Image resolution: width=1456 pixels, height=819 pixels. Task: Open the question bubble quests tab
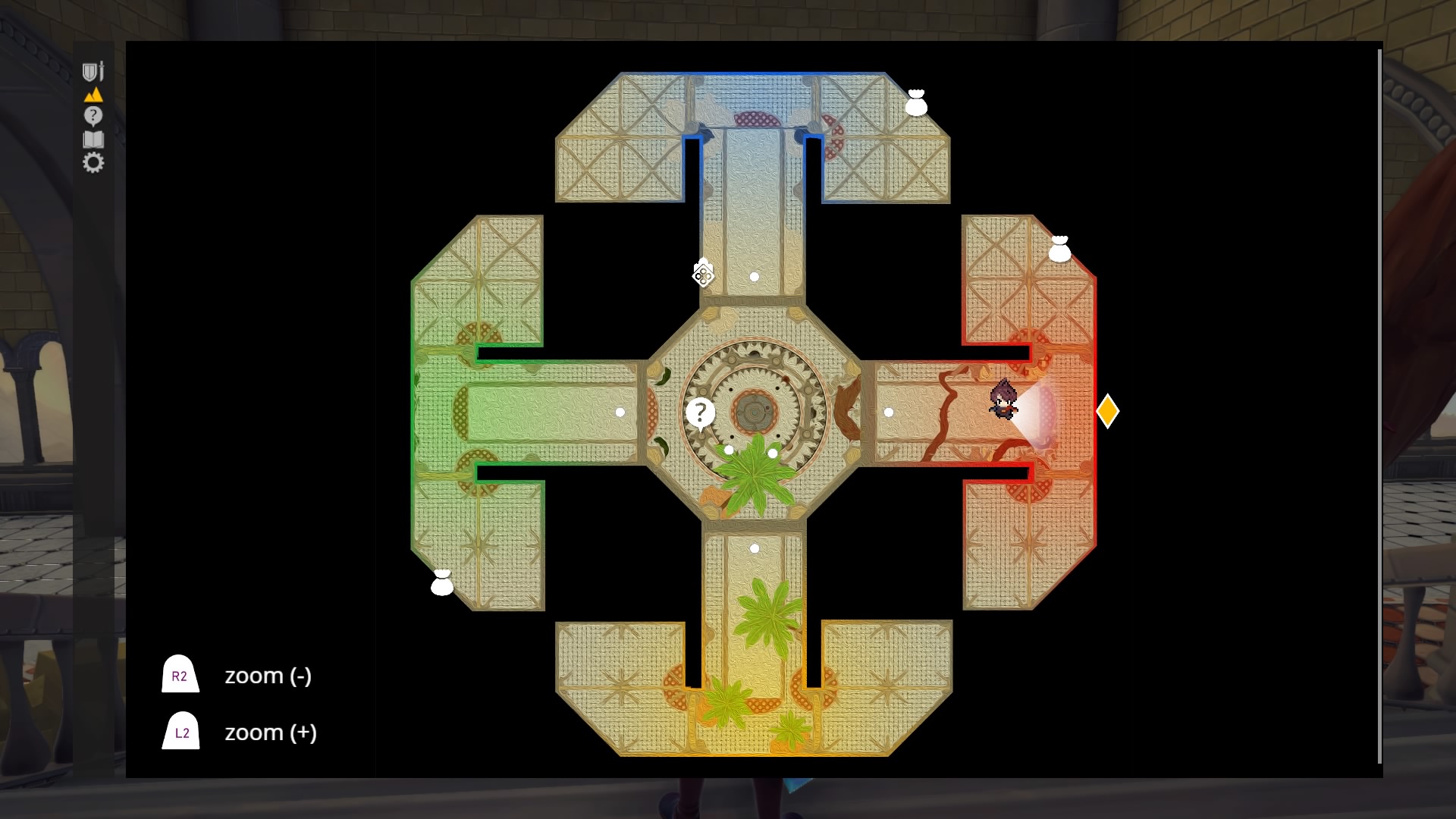click(x=93, y=116)
